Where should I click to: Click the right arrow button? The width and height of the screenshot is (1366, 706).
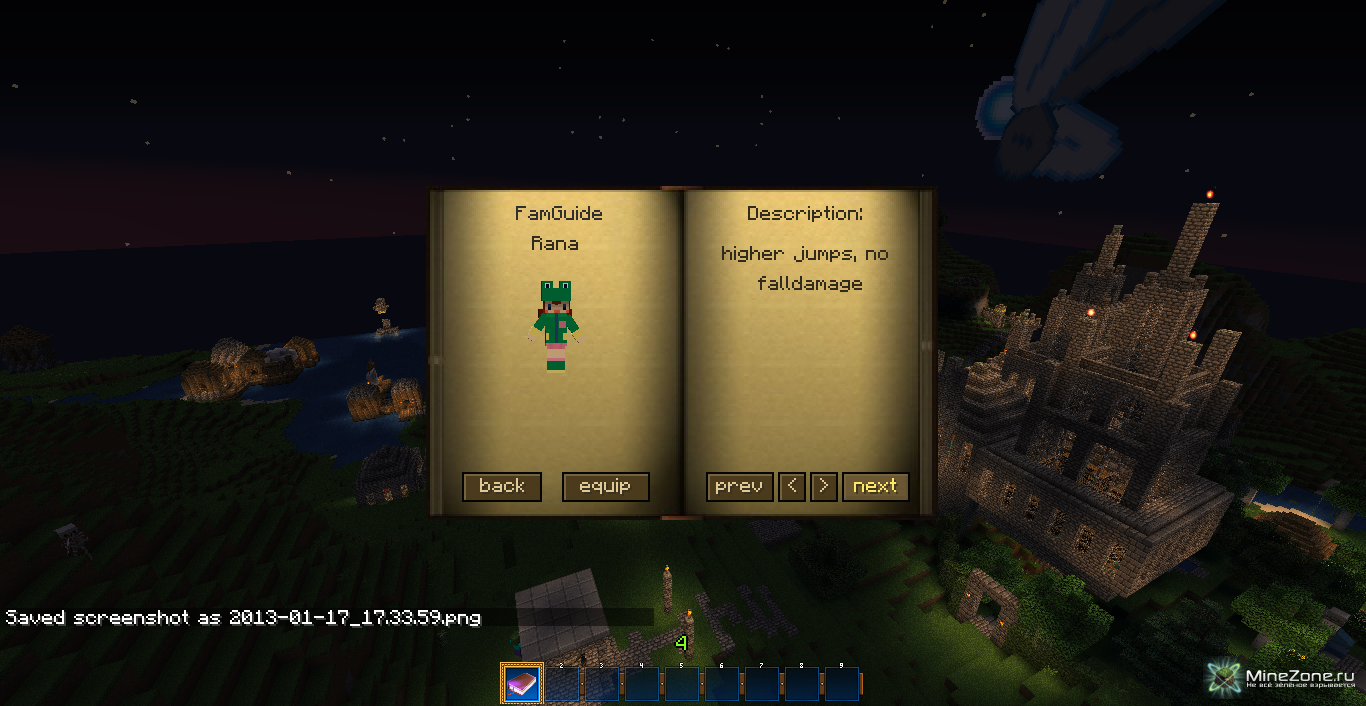[x=823, y=487]
